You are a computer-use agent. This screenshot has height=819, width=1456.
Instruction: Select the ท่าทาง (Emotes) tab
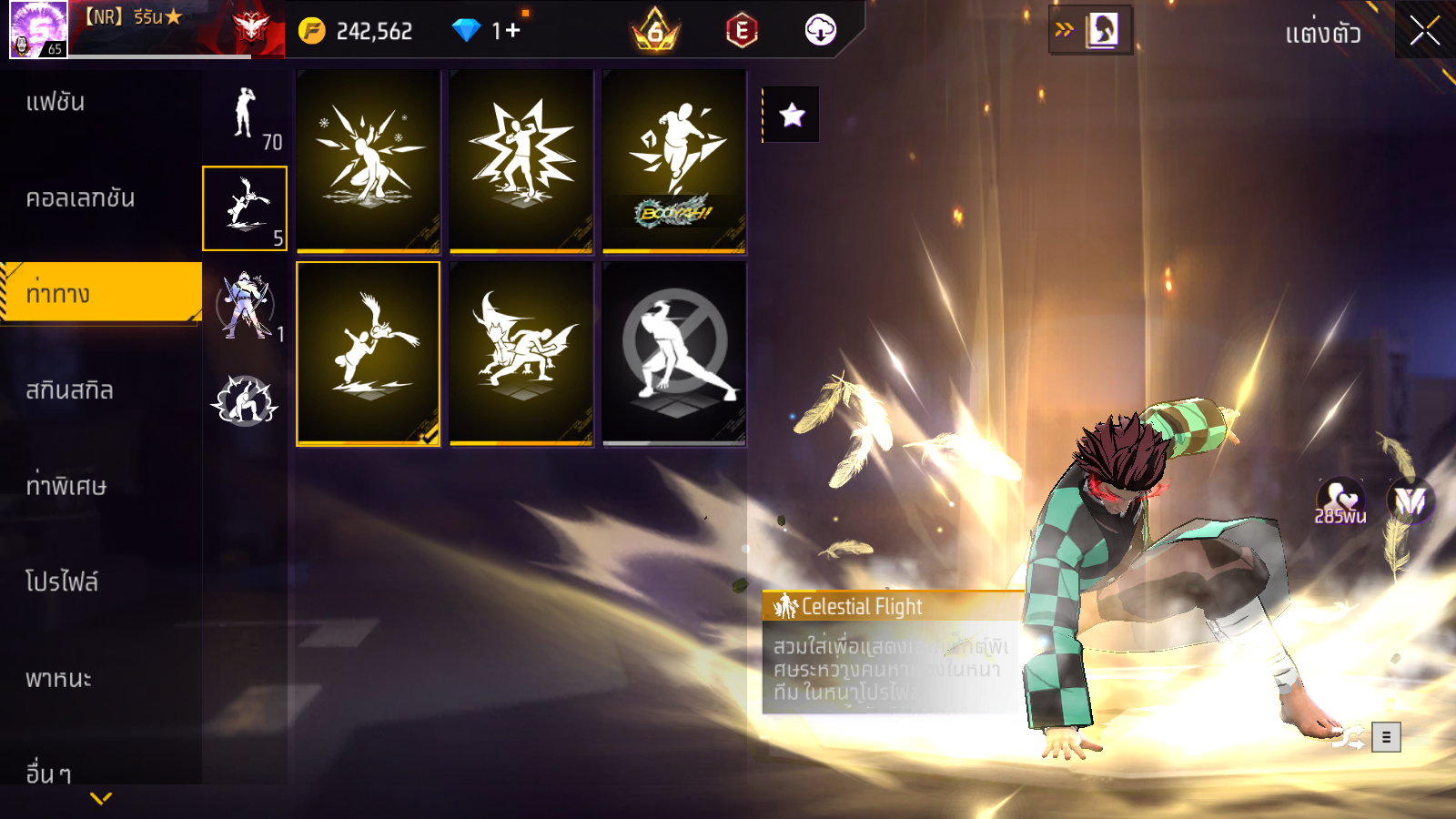(100, 294)
